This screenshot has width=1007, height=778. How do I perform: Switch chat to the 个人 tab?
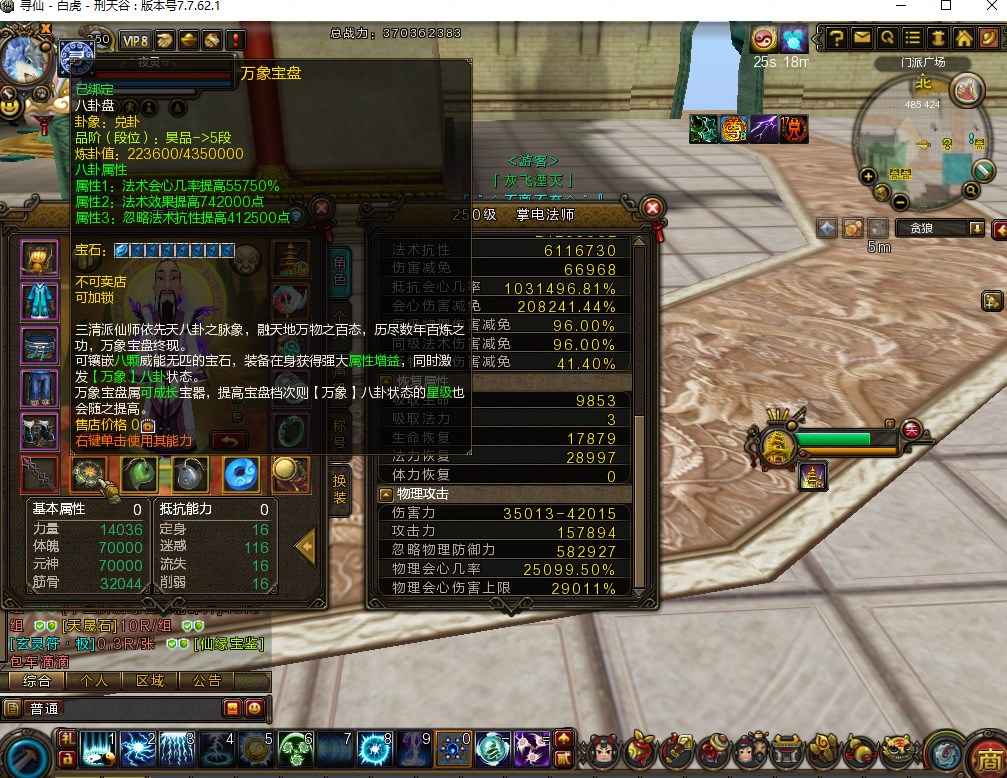tap(94, 681)
